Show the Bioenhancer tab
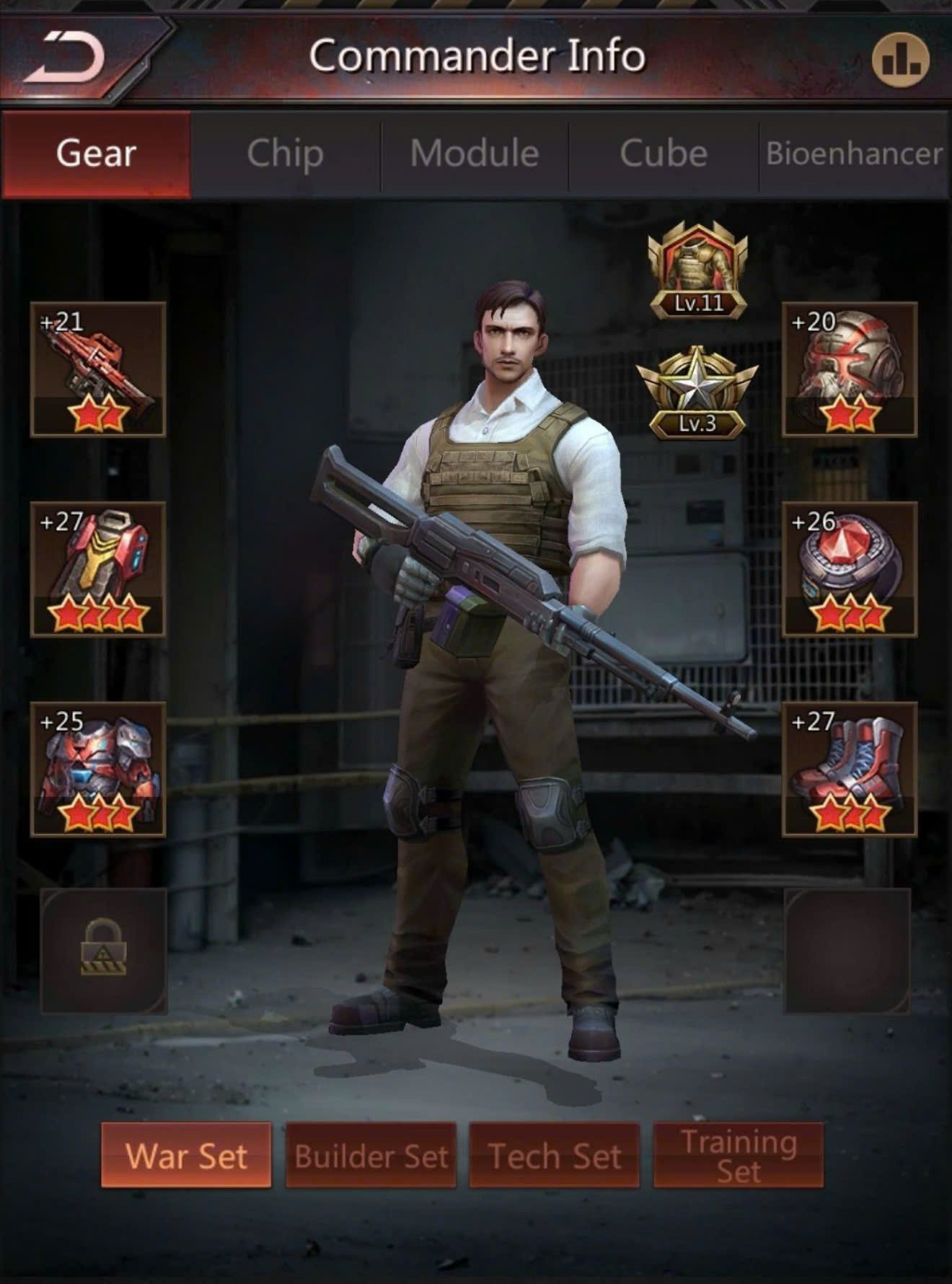The image size is (952, 1284). pos(854,154)
